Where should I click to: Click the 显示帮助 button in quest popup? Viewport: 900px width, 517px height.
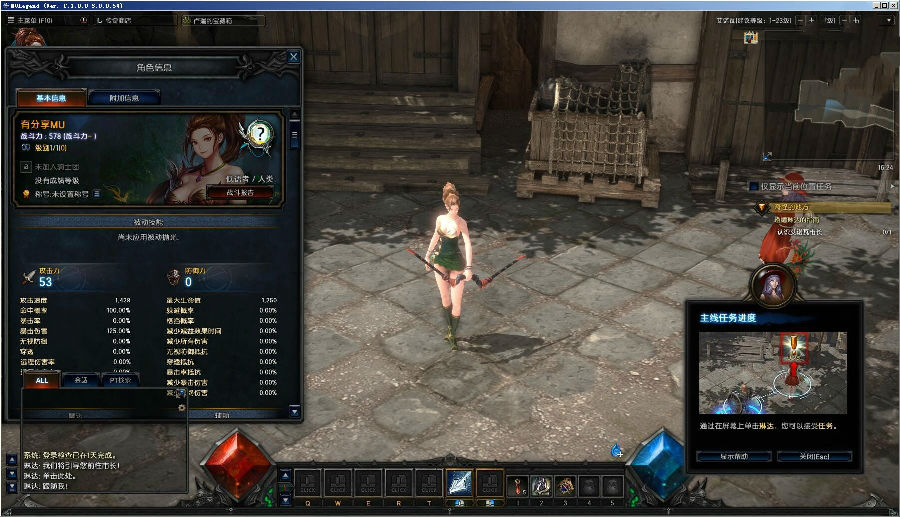coord(734,456)
